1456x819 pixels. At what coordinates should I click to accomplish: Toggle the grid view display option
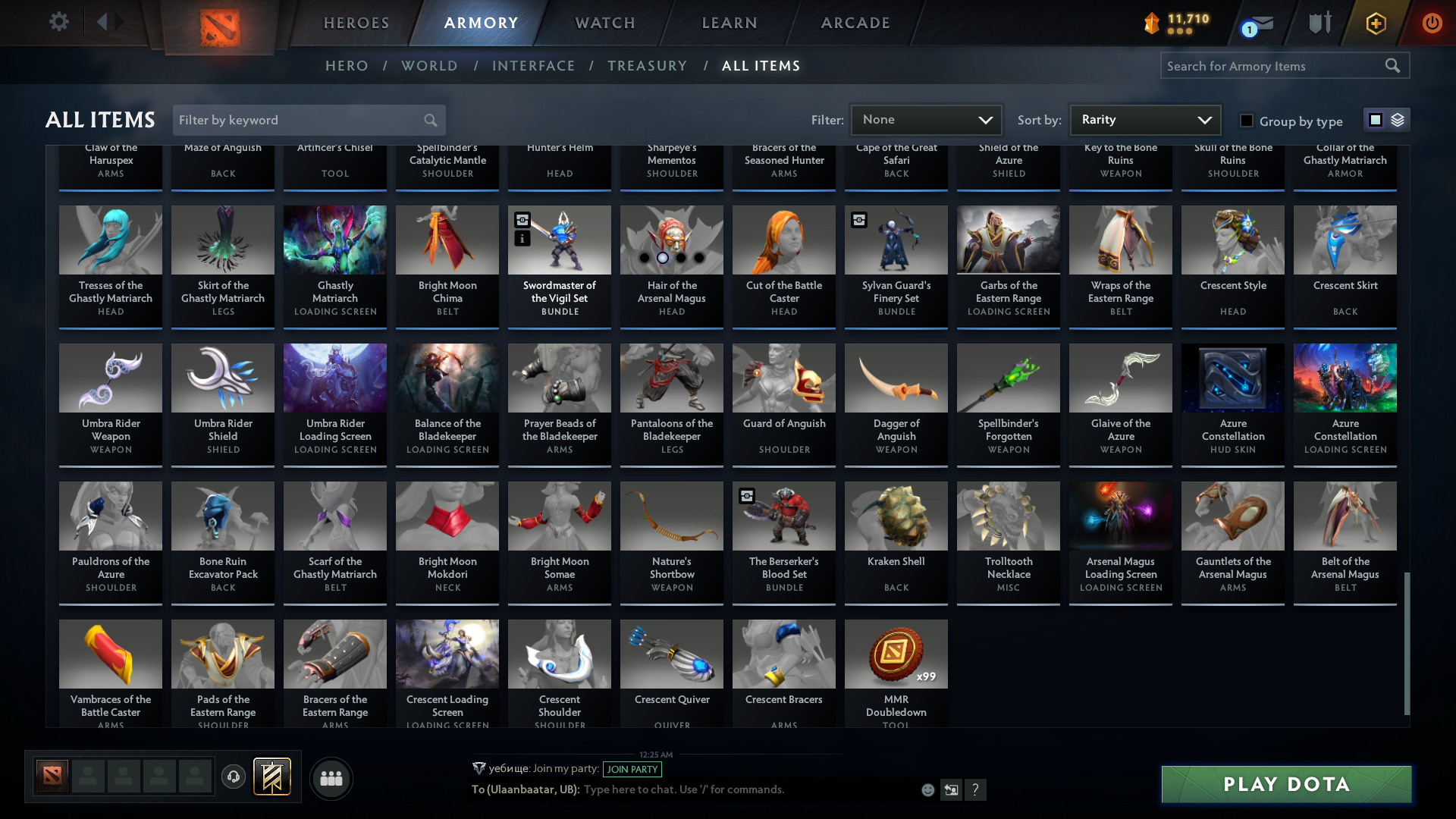tap(1375, 119)
